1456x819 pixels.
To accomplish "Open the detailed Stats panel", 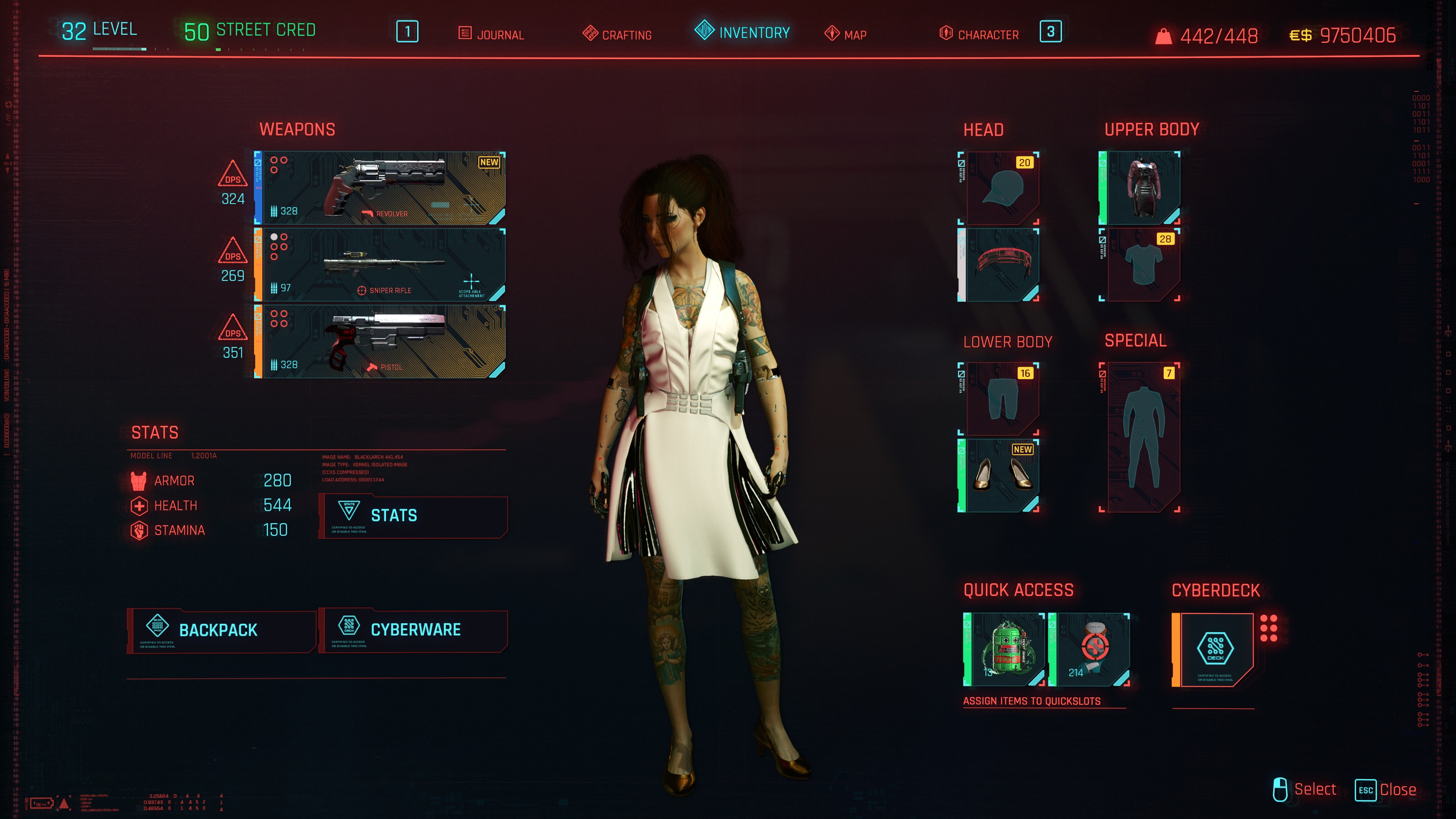I will (x=413, y=516).
